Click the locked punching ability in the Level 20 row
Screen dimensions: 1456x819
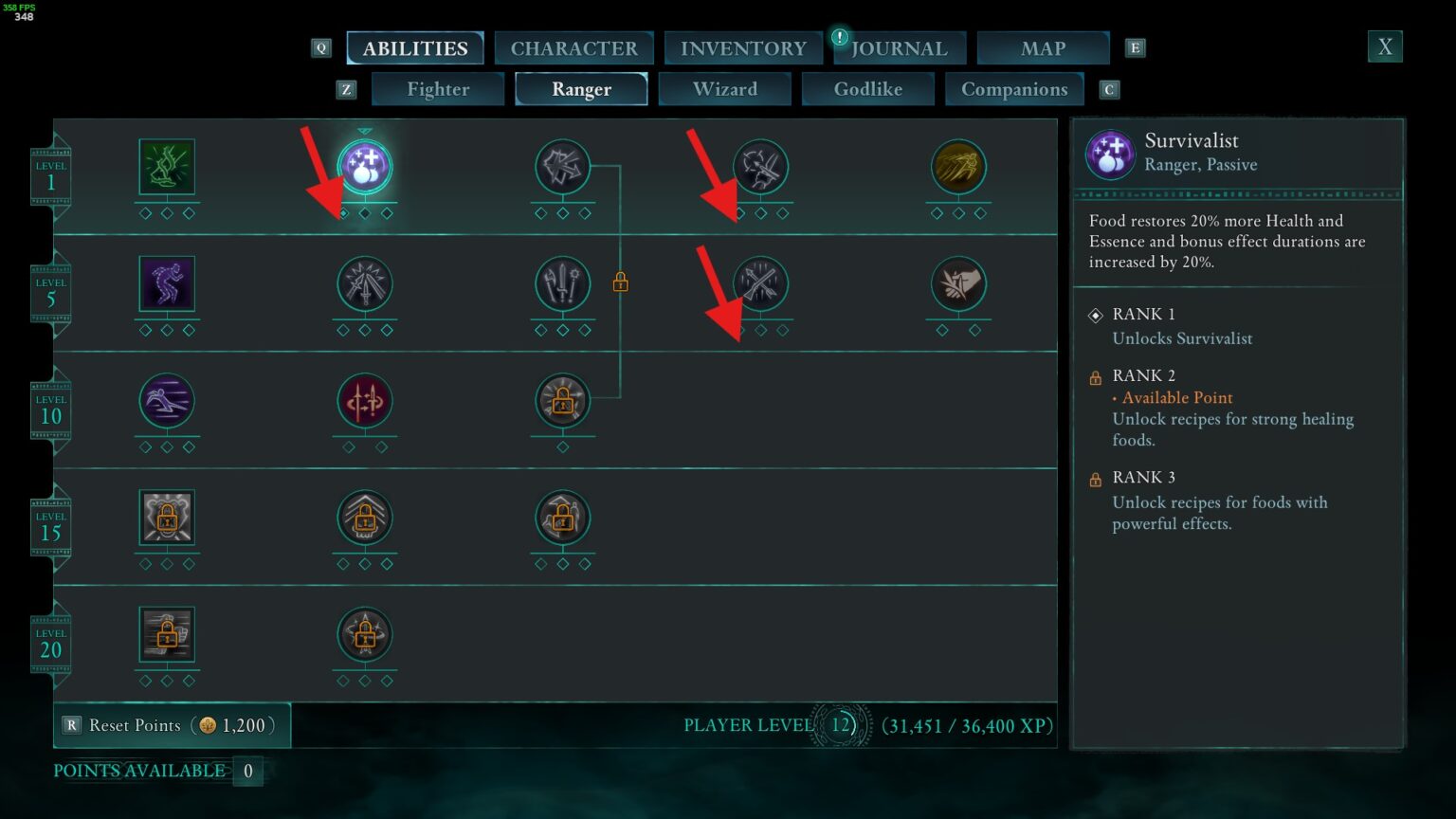[167, 637]
